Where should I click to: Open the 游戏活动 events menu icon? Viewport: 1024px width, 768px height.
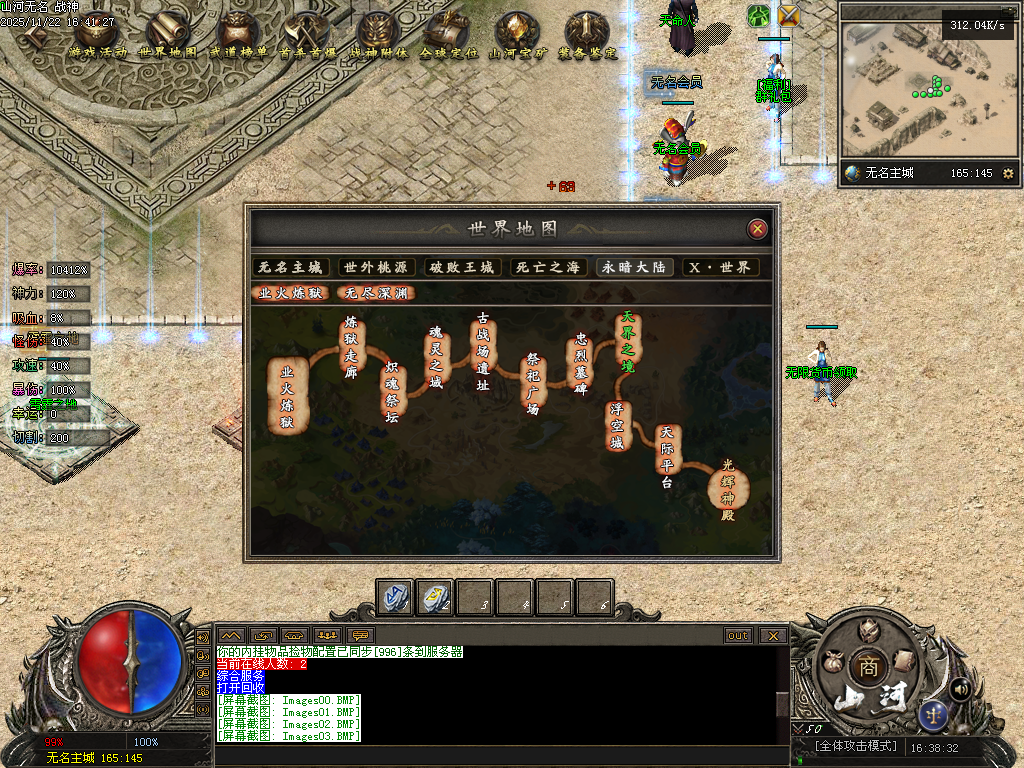pyautogui.click(x=97, y=37)
